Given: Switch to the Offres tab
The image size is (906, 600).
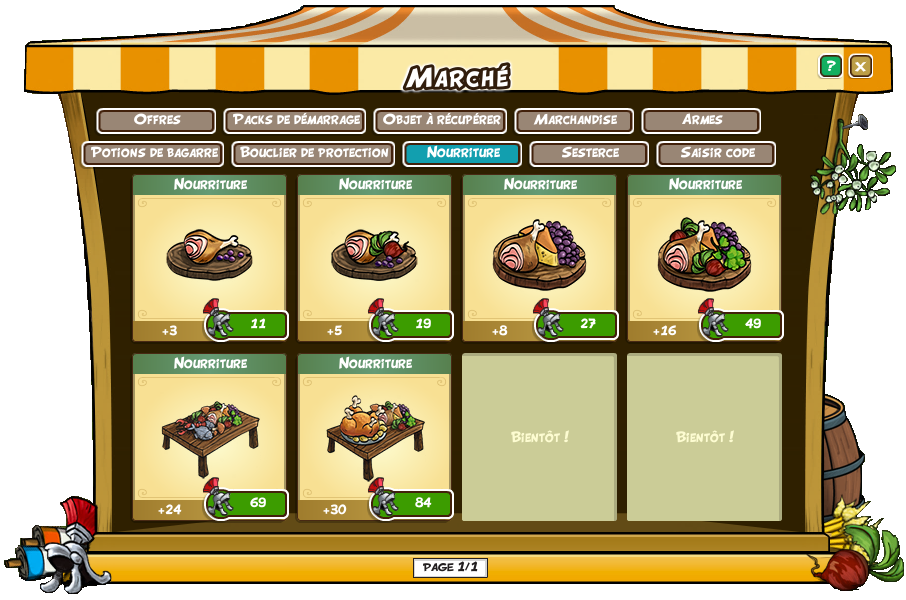Looking at the screenshot, I should tap(156, 120).
